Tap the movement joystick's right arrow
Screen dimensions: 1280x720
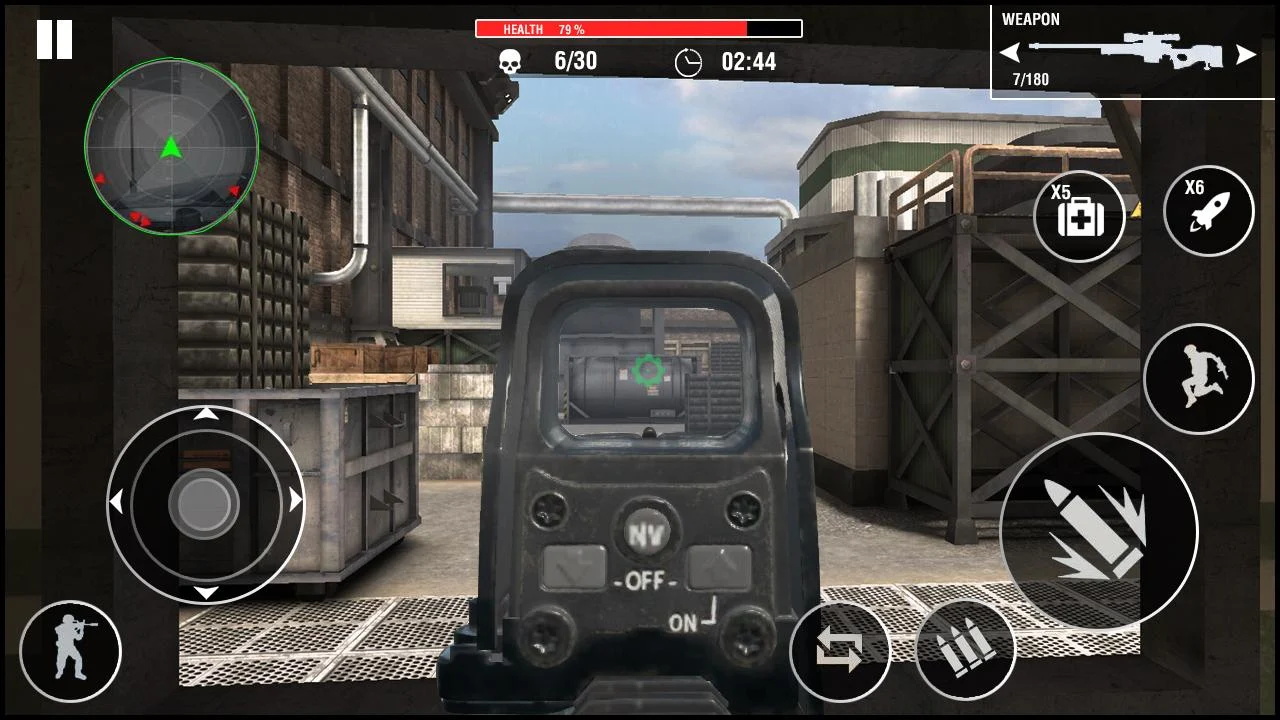point(295,501)
